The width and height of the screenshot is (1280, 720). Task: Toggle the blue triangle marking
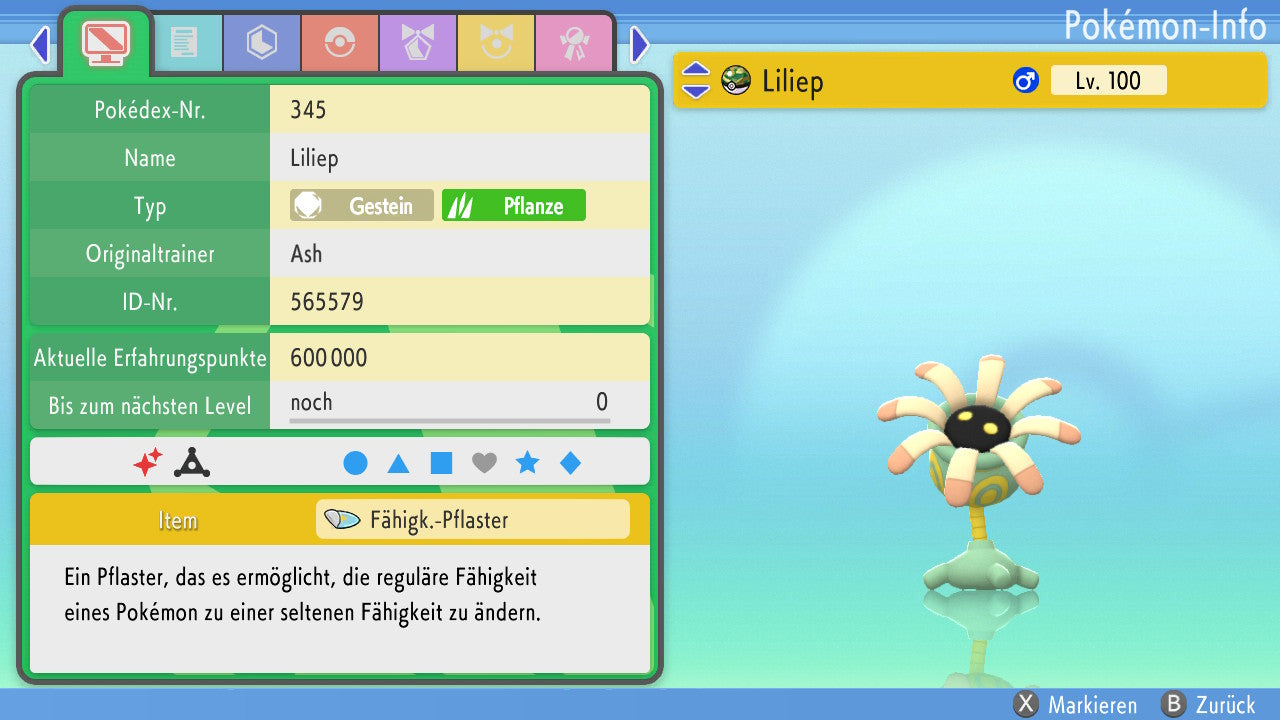(398, 463)
